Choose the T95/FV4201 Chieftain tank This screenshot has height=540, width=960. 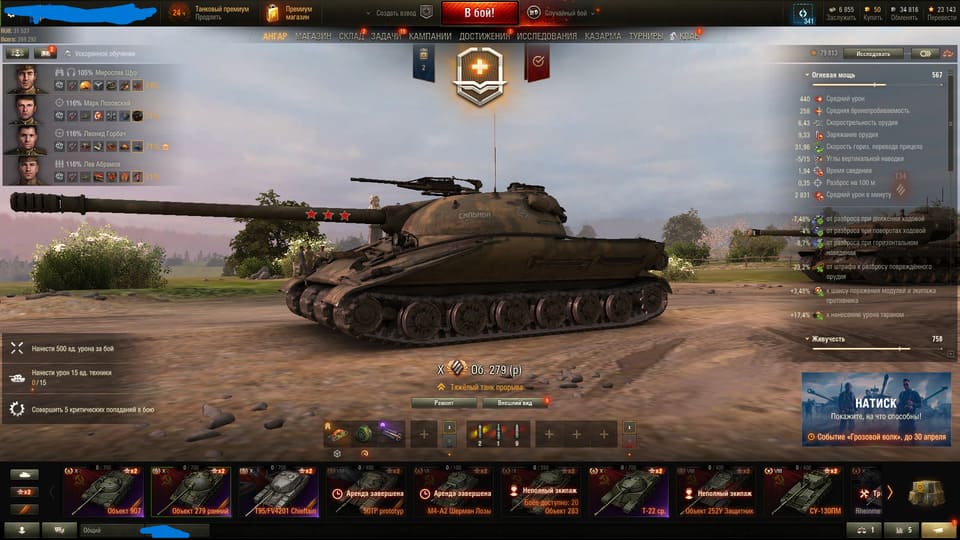tap(277, 490)
